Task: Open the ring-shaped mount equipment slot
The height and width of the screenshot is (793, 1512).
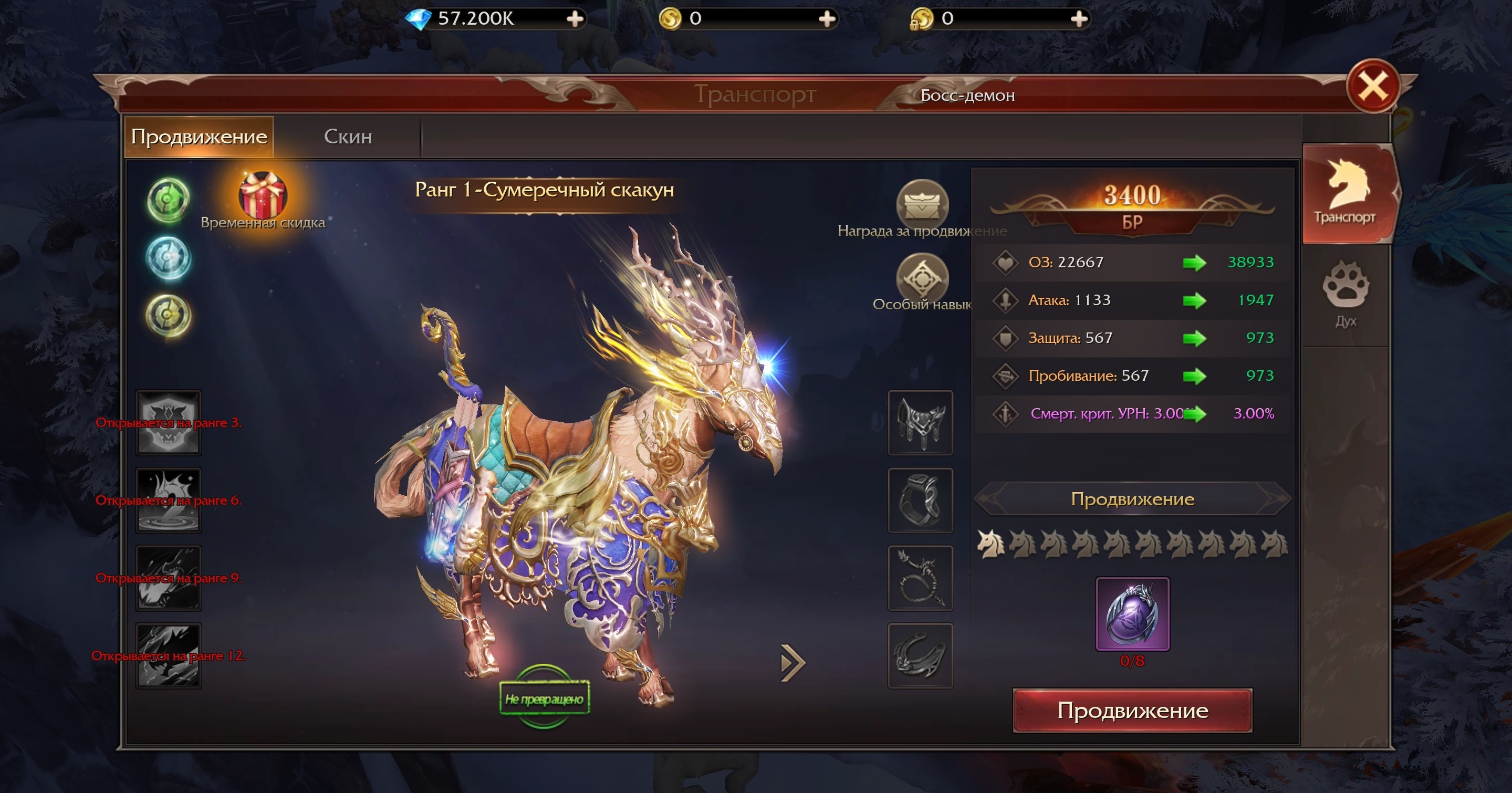Action: click(920, 500)
